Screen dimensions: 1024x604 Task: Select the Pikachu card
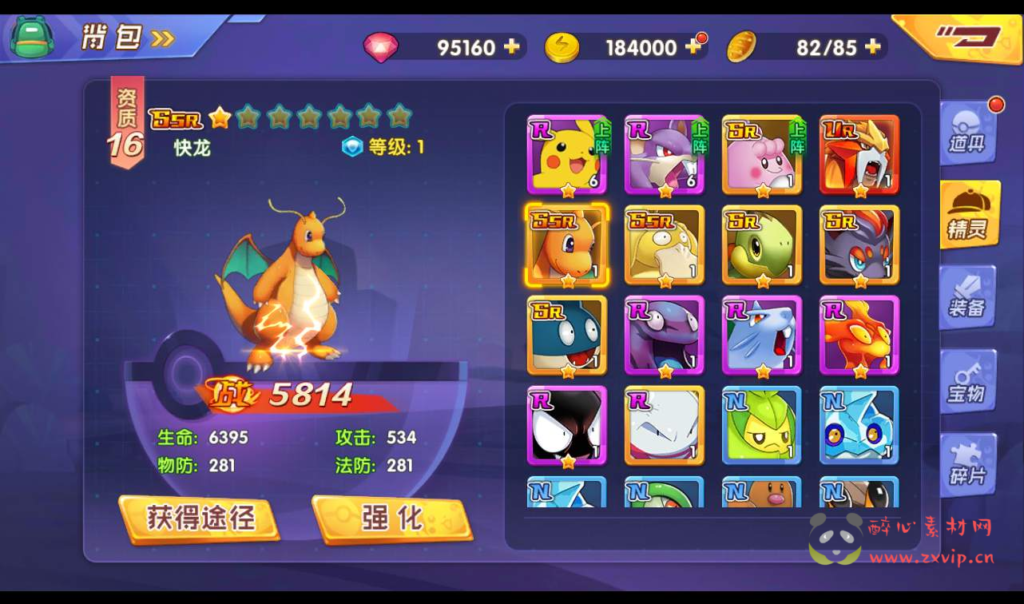tap(567, 154)
